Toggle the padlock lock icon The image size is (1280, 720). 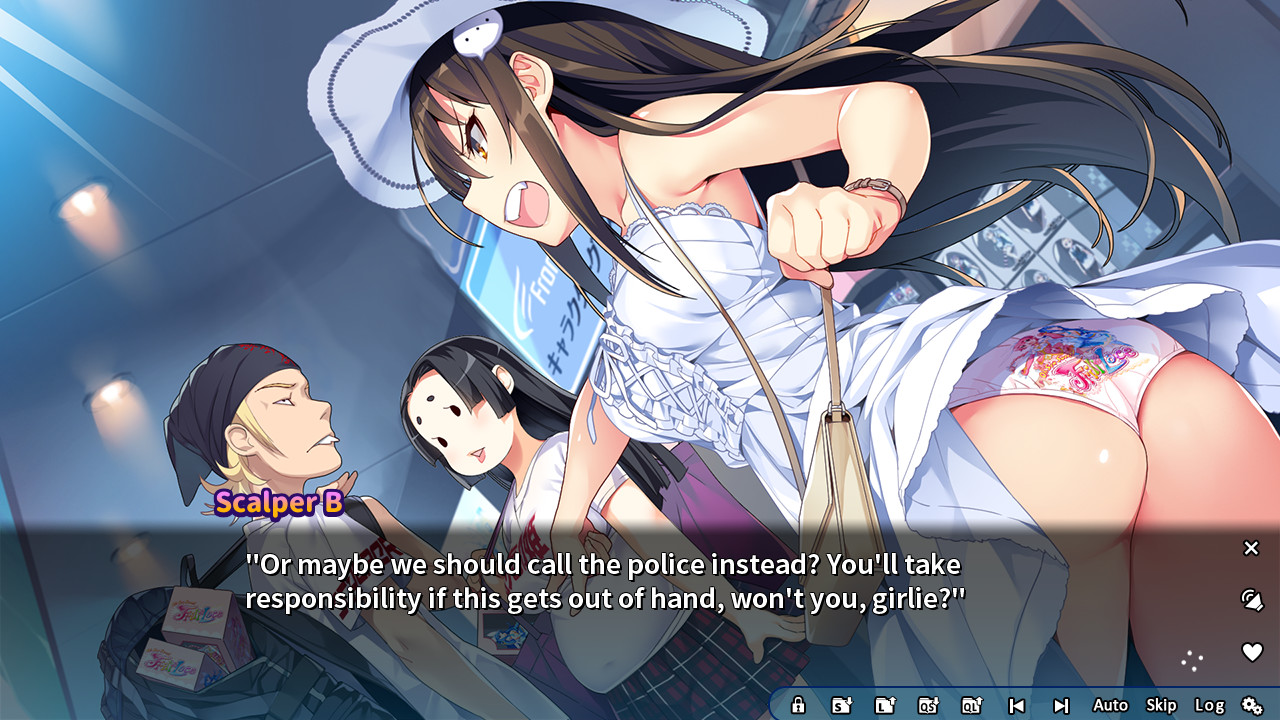pyautogui.click(x=798, y=705)
